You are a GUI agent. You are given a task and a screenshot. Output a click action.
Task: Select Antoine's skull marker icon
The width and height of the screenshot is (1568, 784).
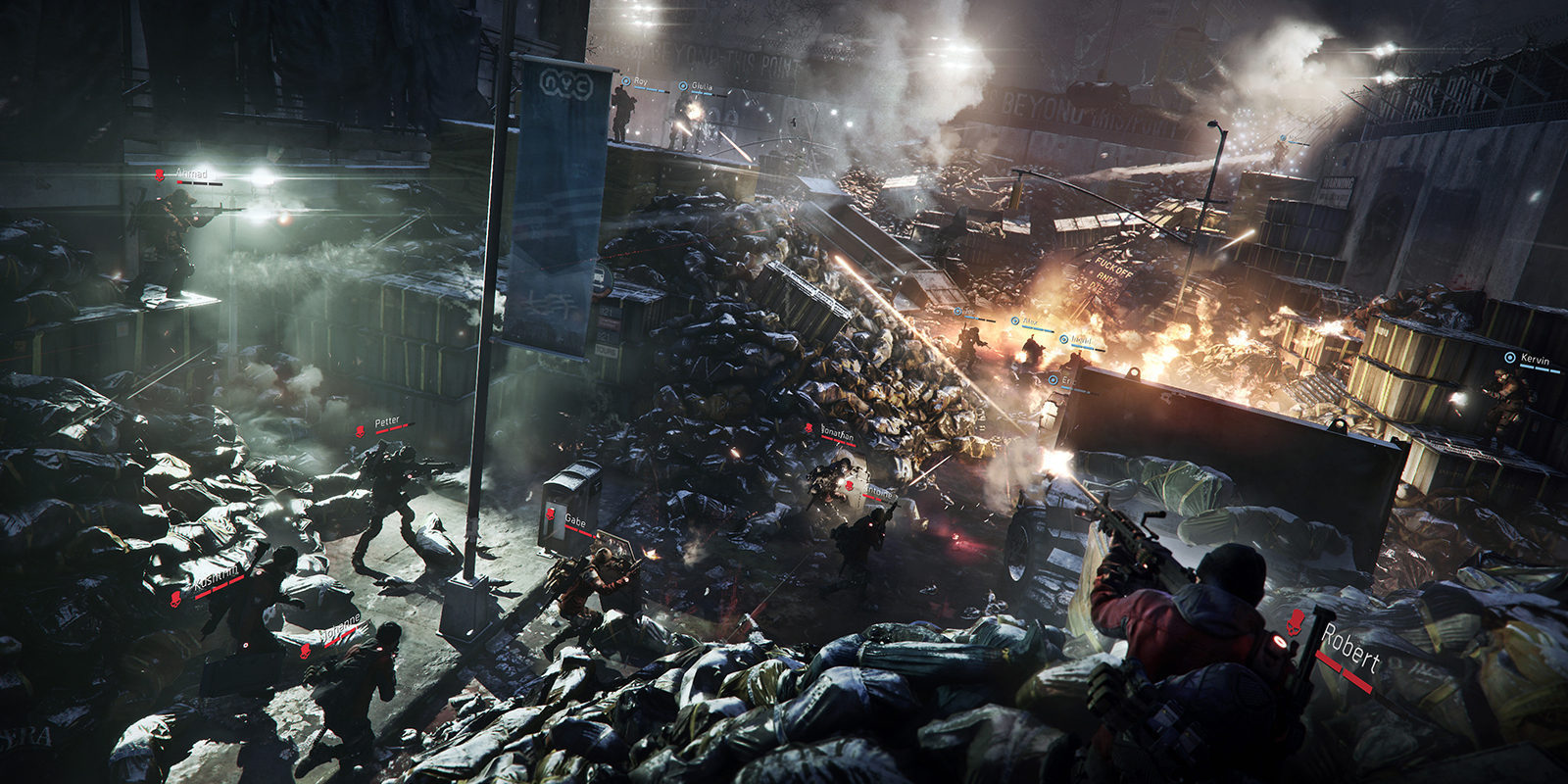[x=849, y=486]
